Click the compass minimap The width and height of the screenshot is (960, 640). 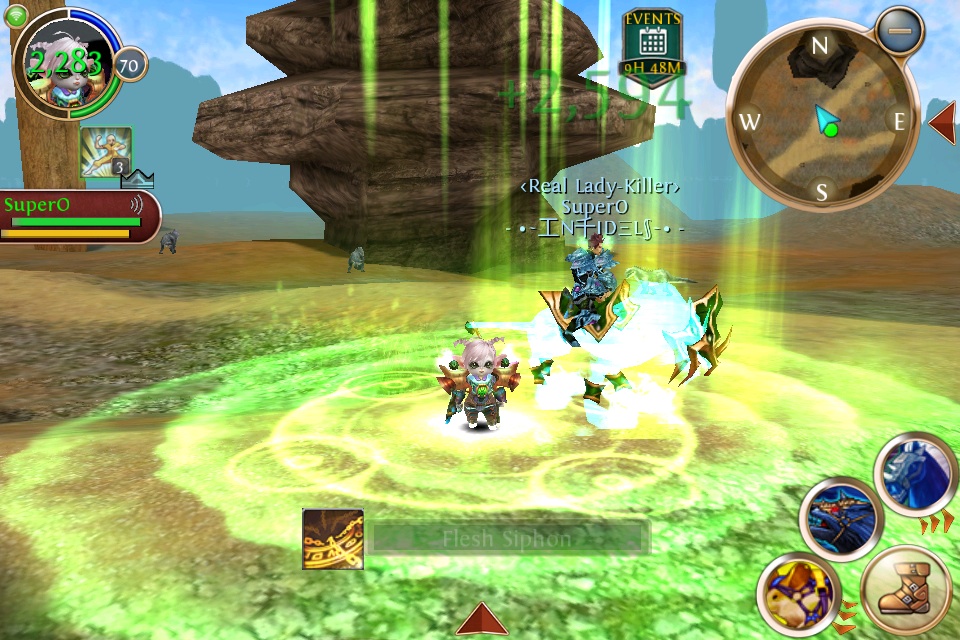point(820,122)
